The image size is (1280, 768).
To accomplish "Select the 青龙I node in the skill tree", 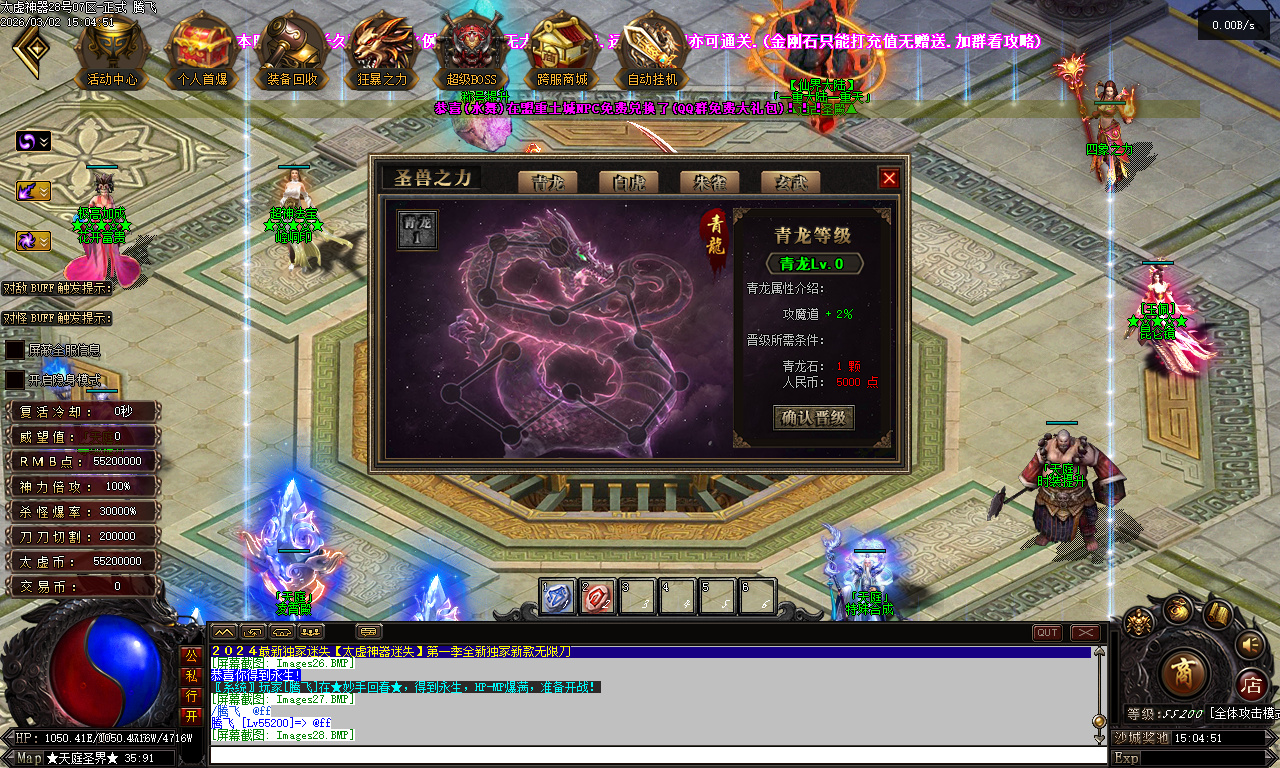I will [x=416, y=230].
